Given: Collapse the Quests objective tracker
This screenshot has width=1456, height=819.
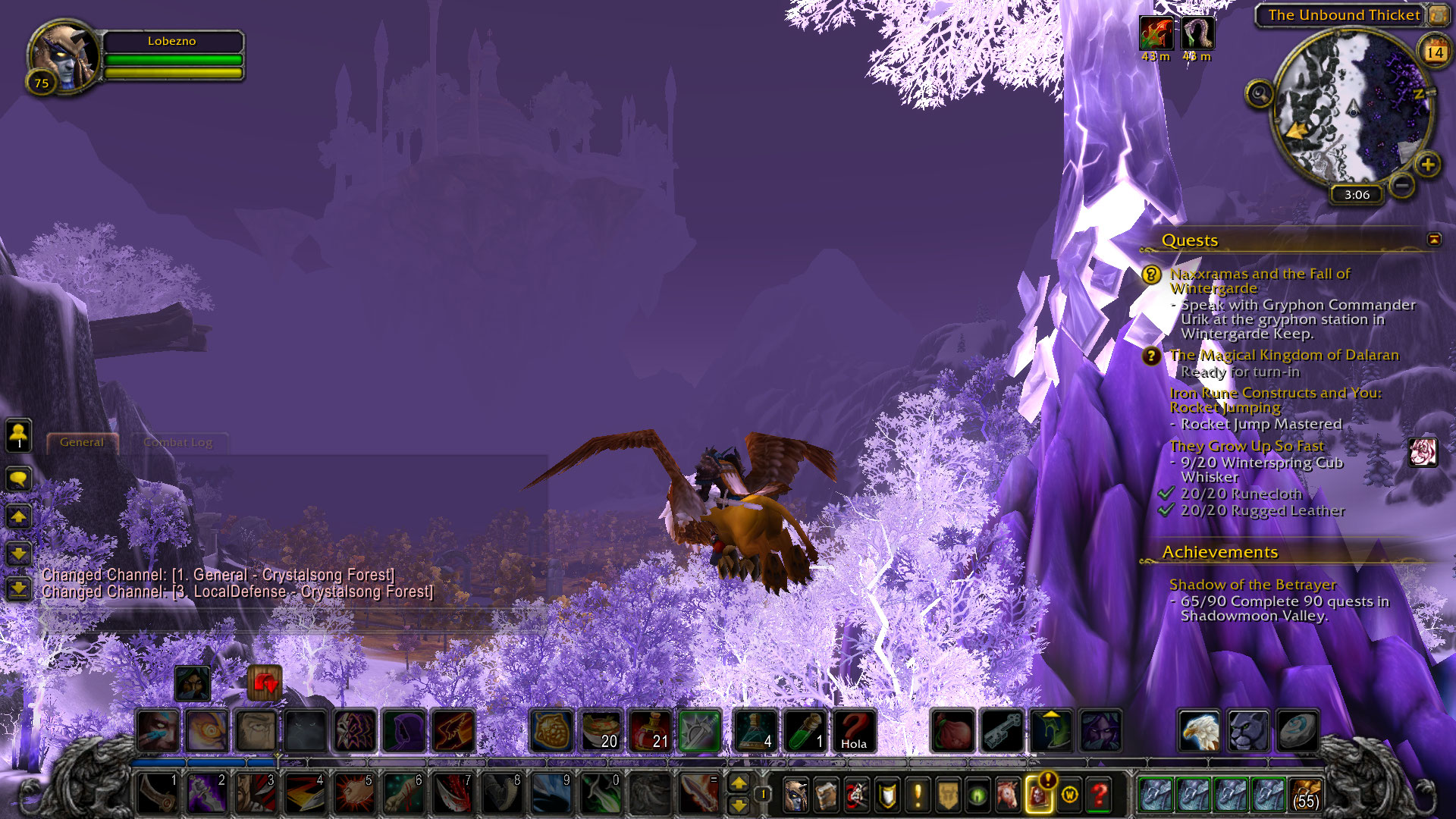Looking at the screenshot, I should click(x=1434, y=240).
